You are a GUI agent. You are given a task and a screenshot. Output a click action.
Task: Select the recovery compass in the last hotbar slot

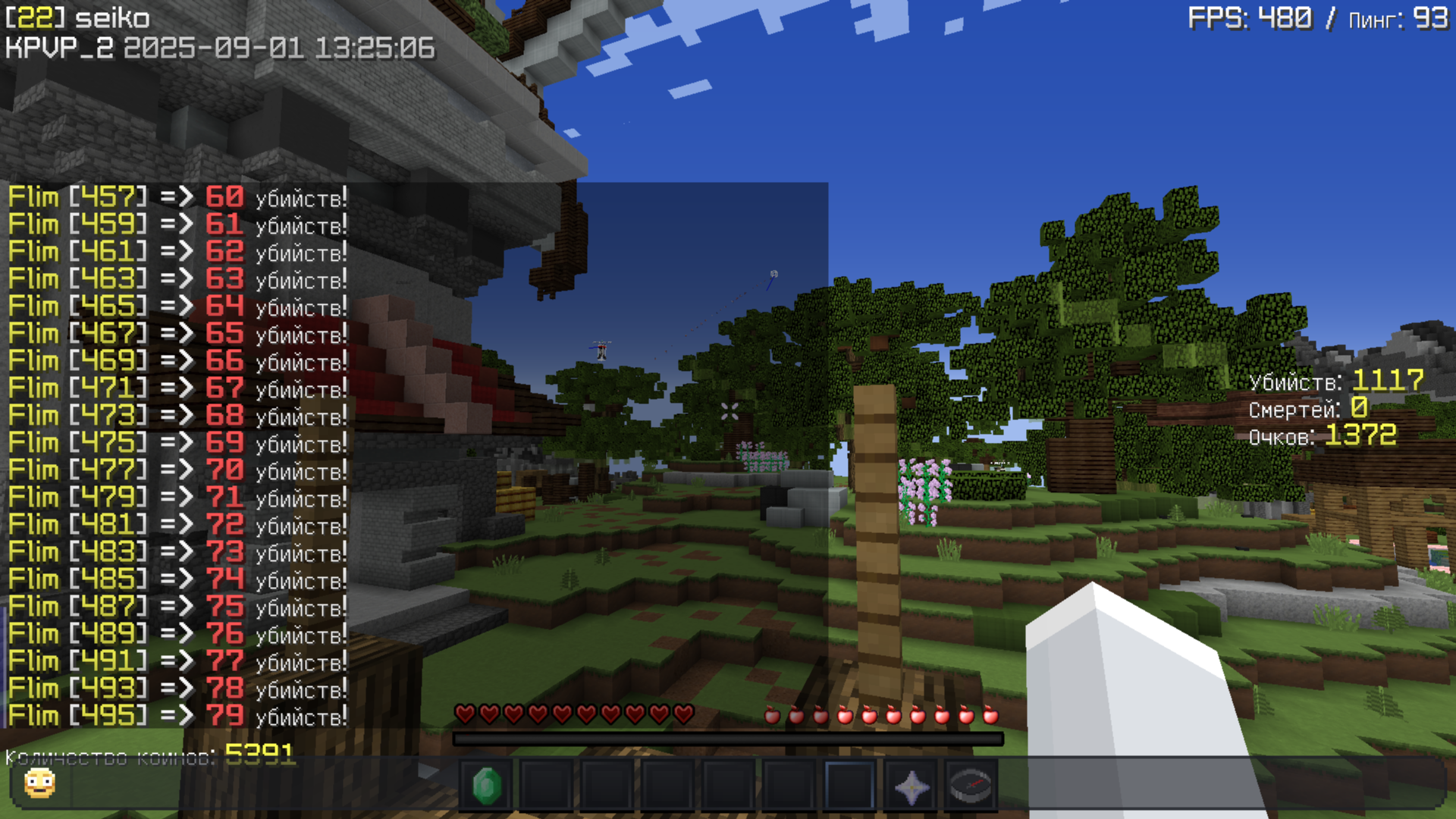click(x=971, y=786)
